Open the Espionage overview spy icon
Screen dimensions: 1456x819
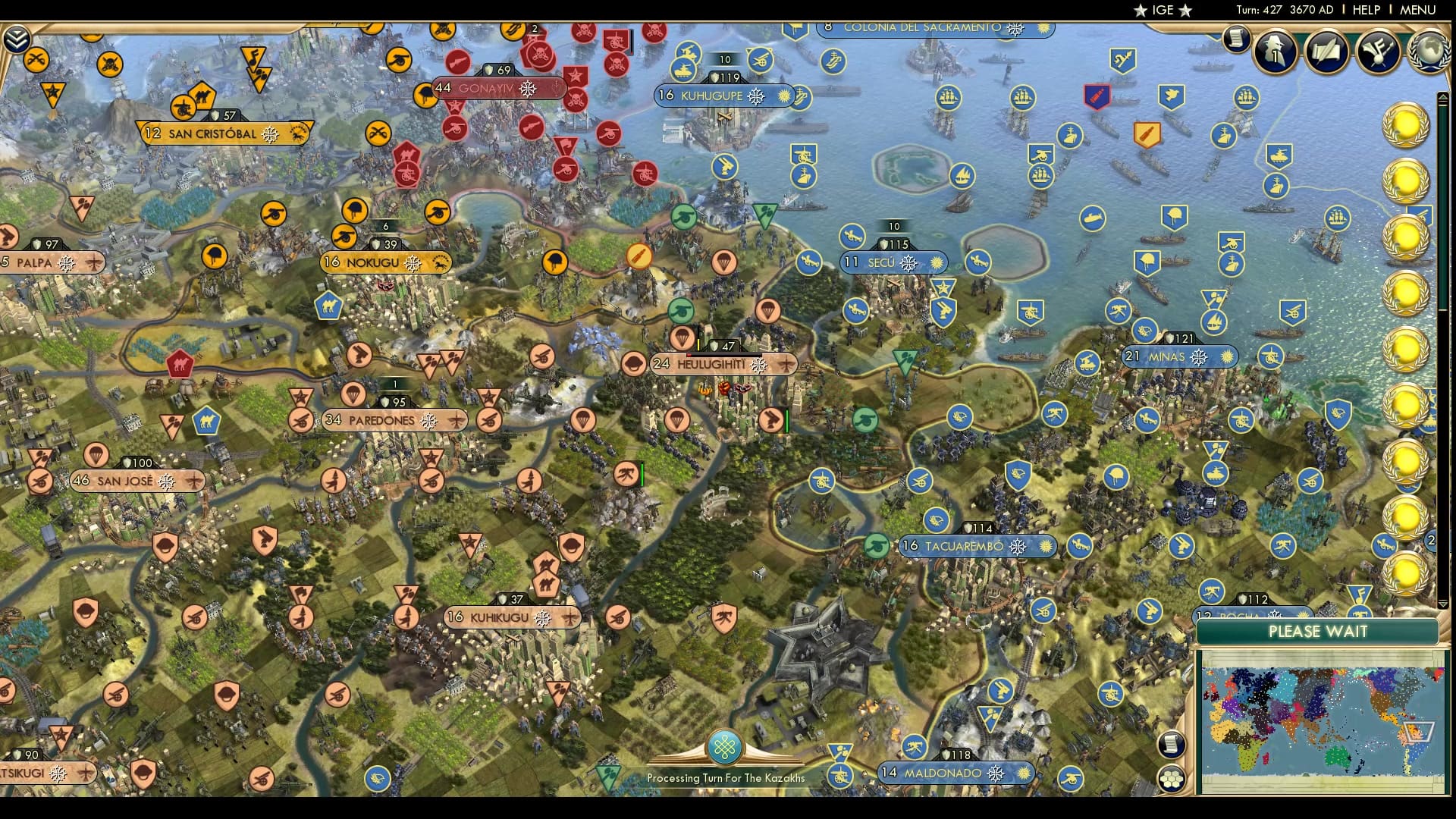click(x=1274, y=53)
